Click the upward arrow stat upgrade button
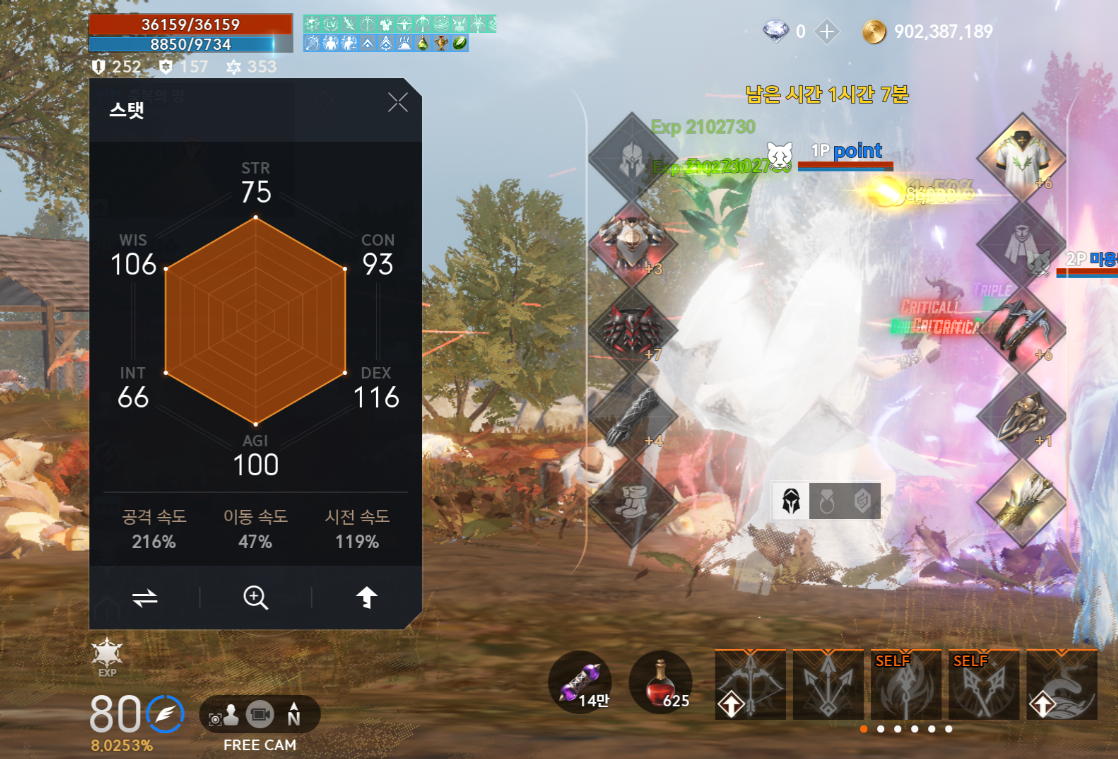 point(367,597)
